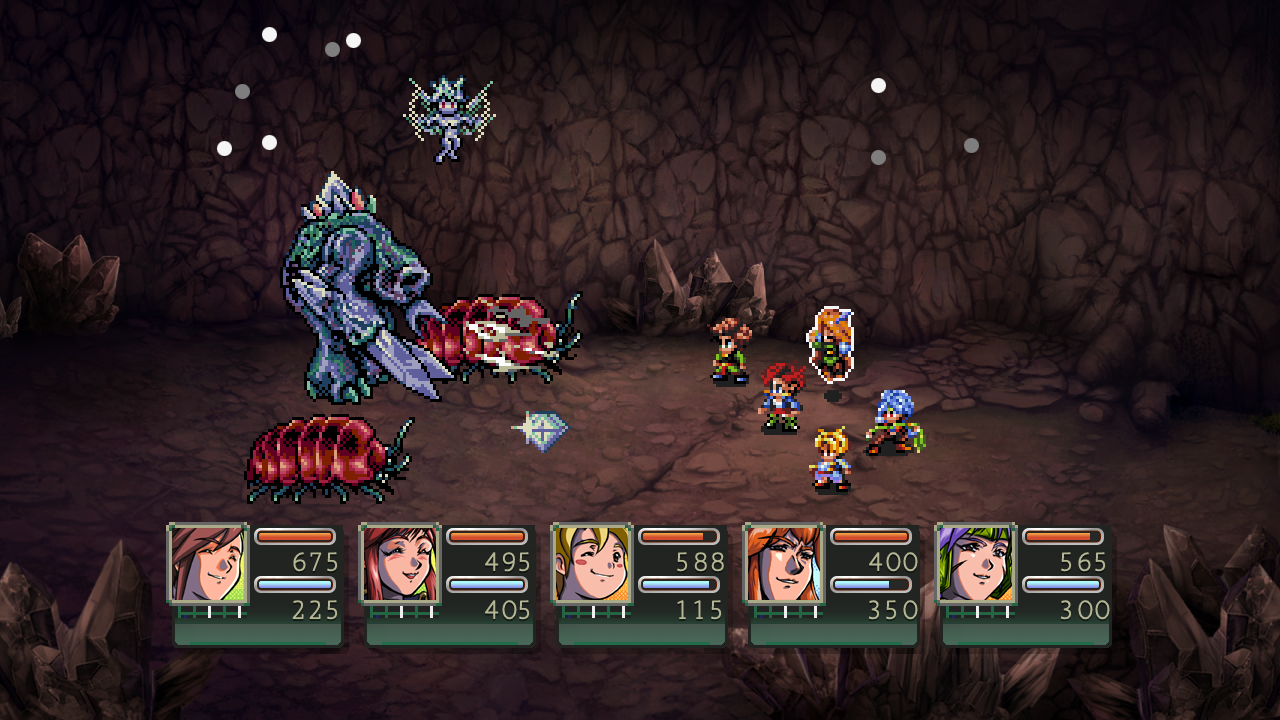Pick the green-haired character's portrait

975,564
